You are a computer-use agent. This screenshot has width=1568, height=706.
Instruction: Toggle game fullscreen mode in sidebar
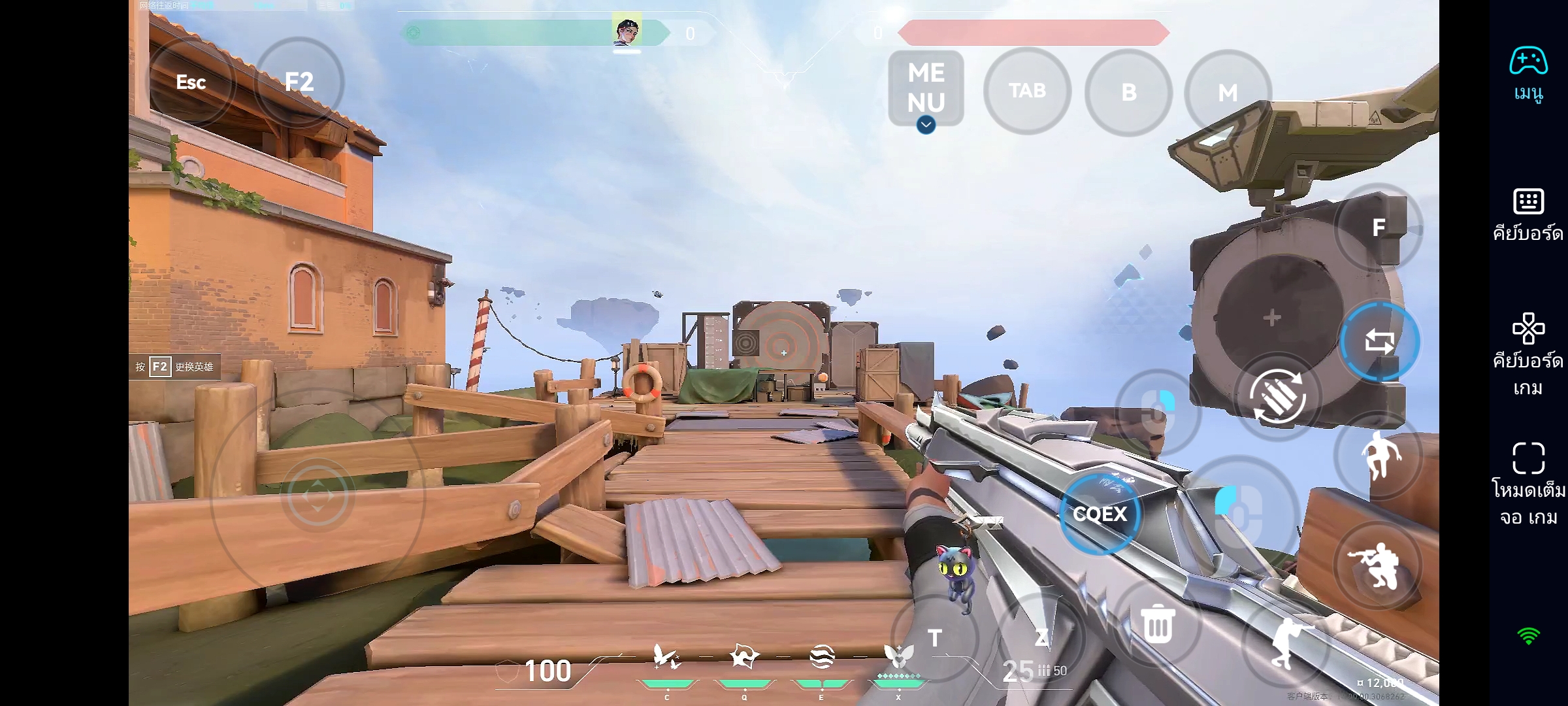[x=1528, y=484]
